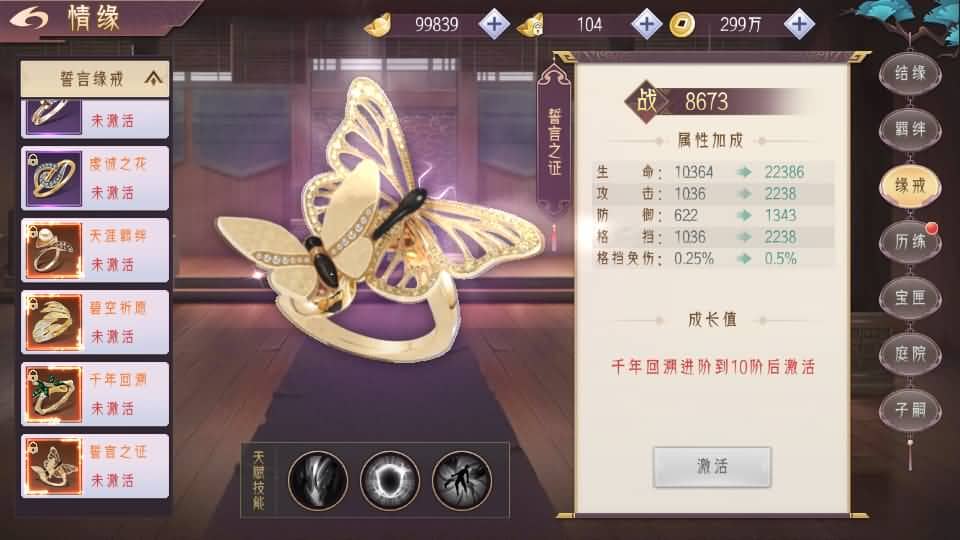Viewport: 960px width, 540px height.
Task: View the glowing ring talent skill icon
Action: pos(390,480)
